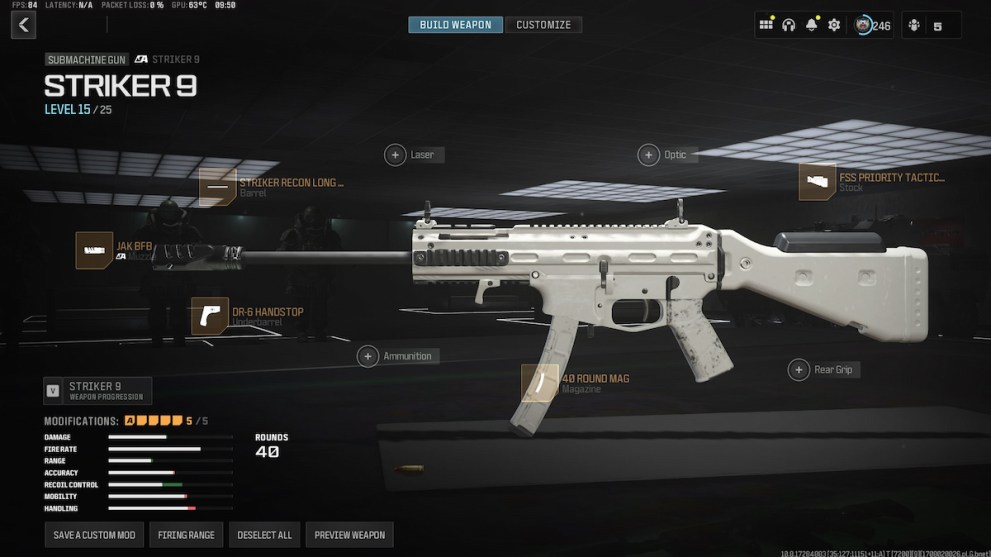Go back using the arrow button

pyautogui.click(x=23, y=26)
